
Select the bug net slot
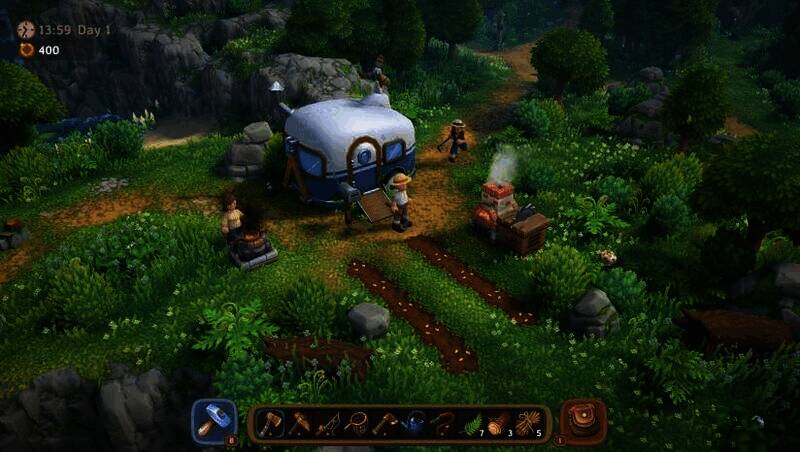tap(357, 423)
